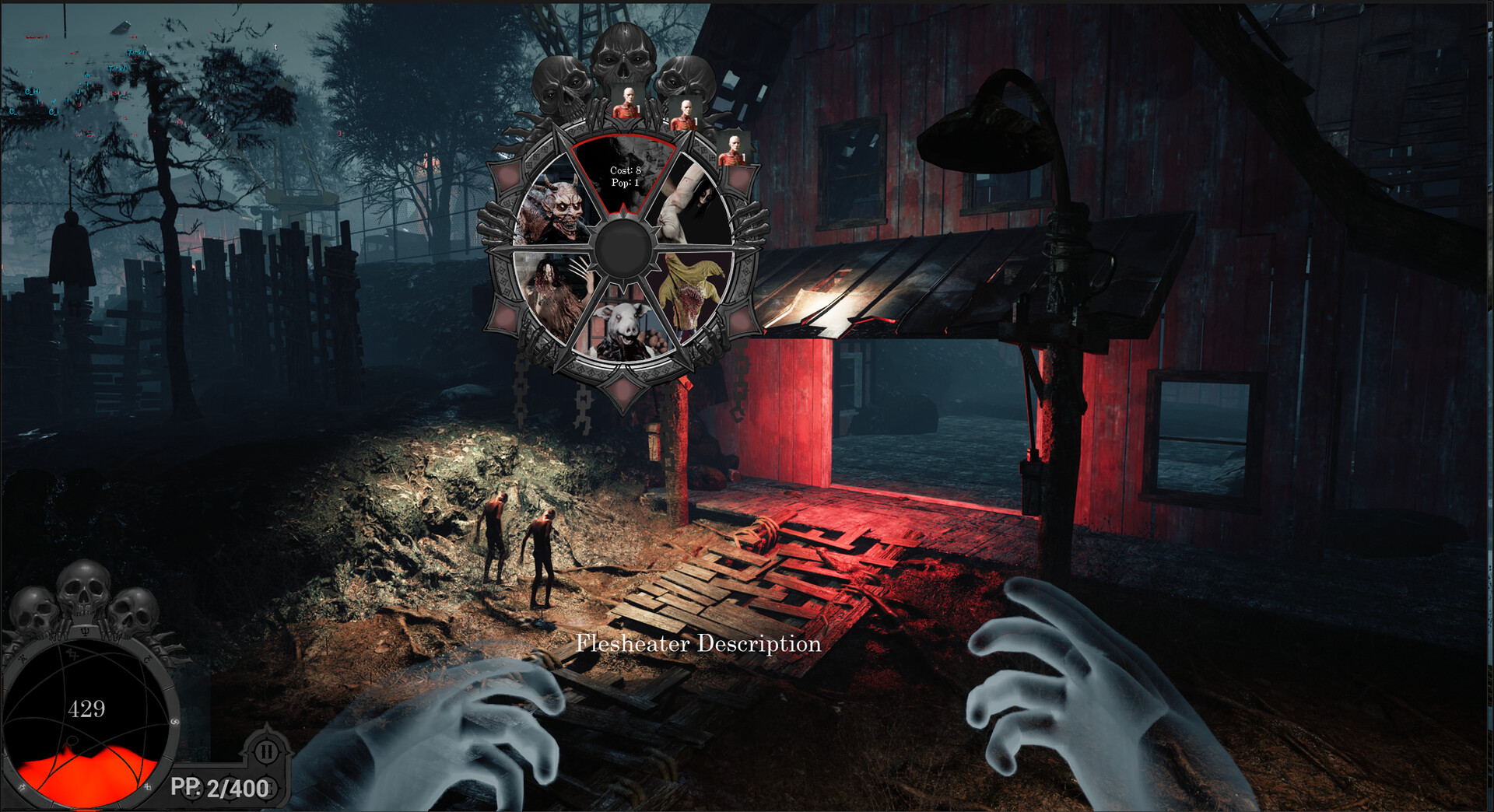Screen dimensions: 1494x812
Task: Toggle the pause icon beside the PP counter
Action: pyautogui.click(x=267, y=750)
